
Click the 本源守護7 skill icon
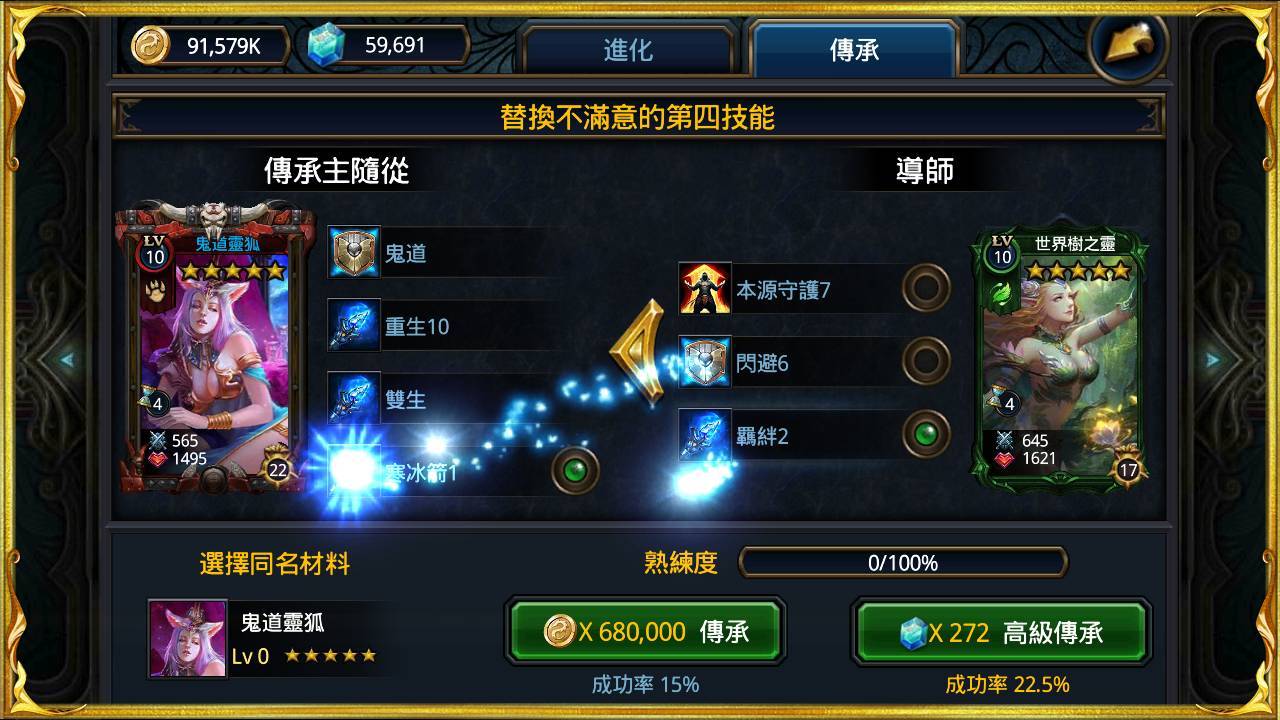[x=703, y=289]
